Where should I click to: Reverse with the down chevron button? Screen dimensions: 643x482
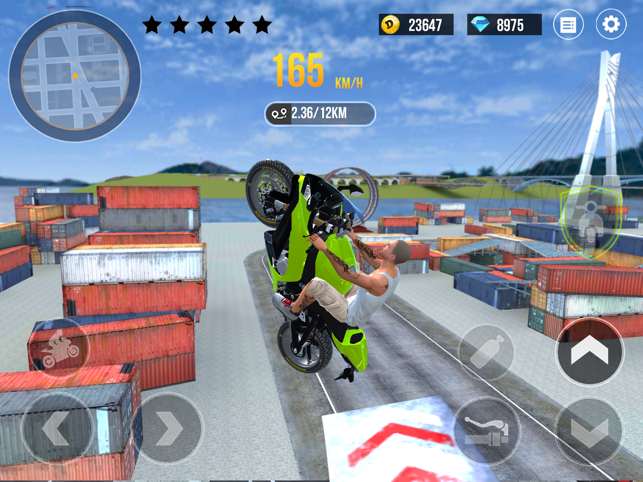tap(589, 432)
